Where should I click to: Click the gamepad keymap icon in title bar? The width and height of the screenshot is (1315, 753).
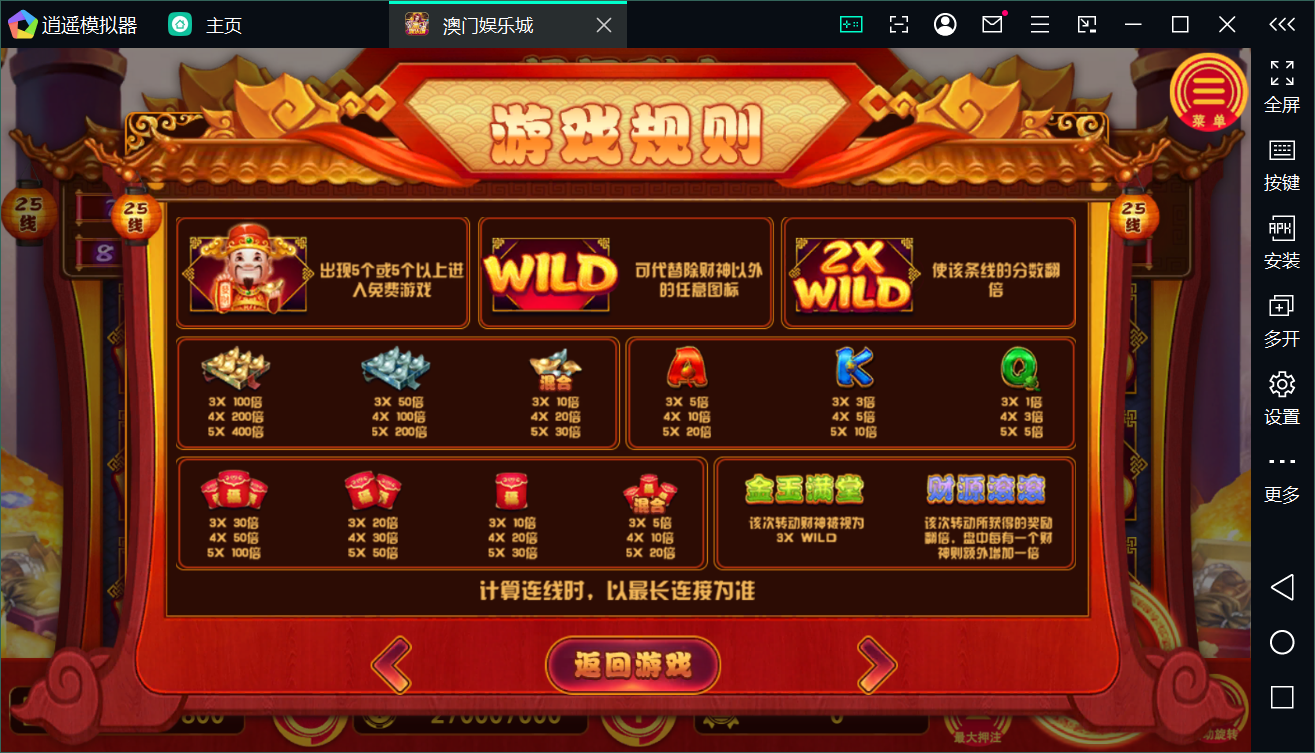click(852, 24)
